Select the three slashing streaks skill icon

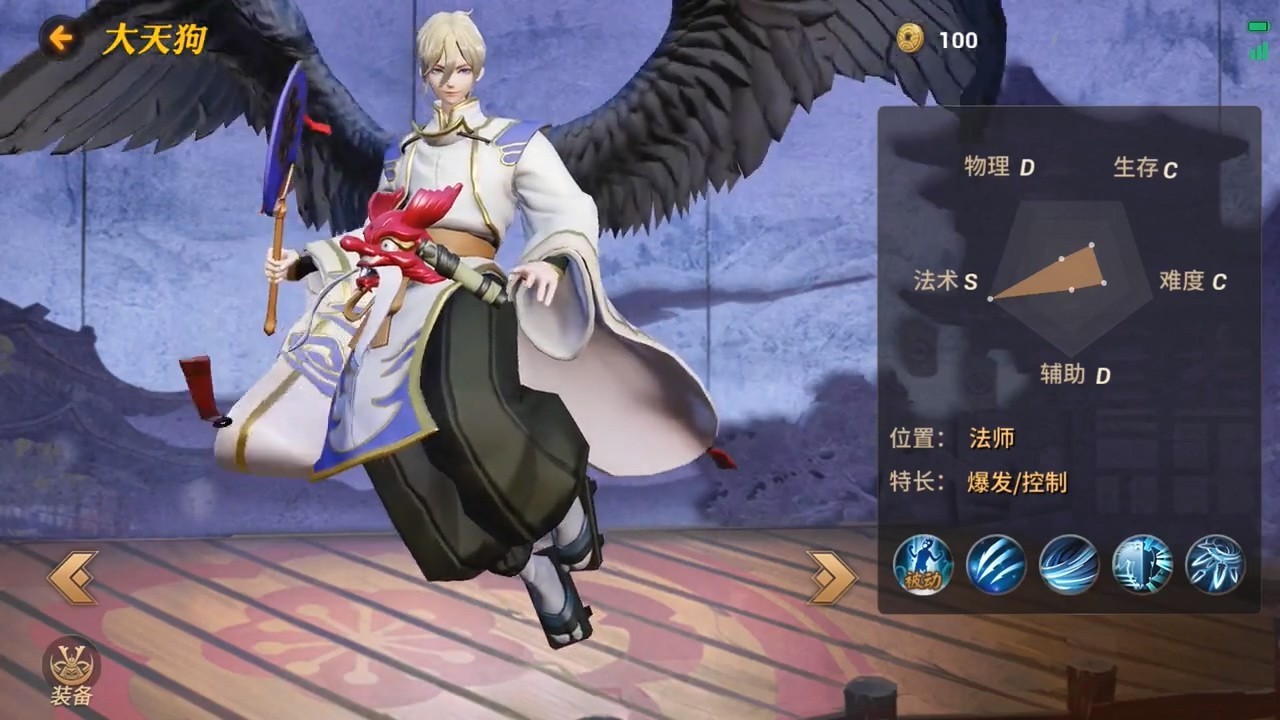coord(996,564)
